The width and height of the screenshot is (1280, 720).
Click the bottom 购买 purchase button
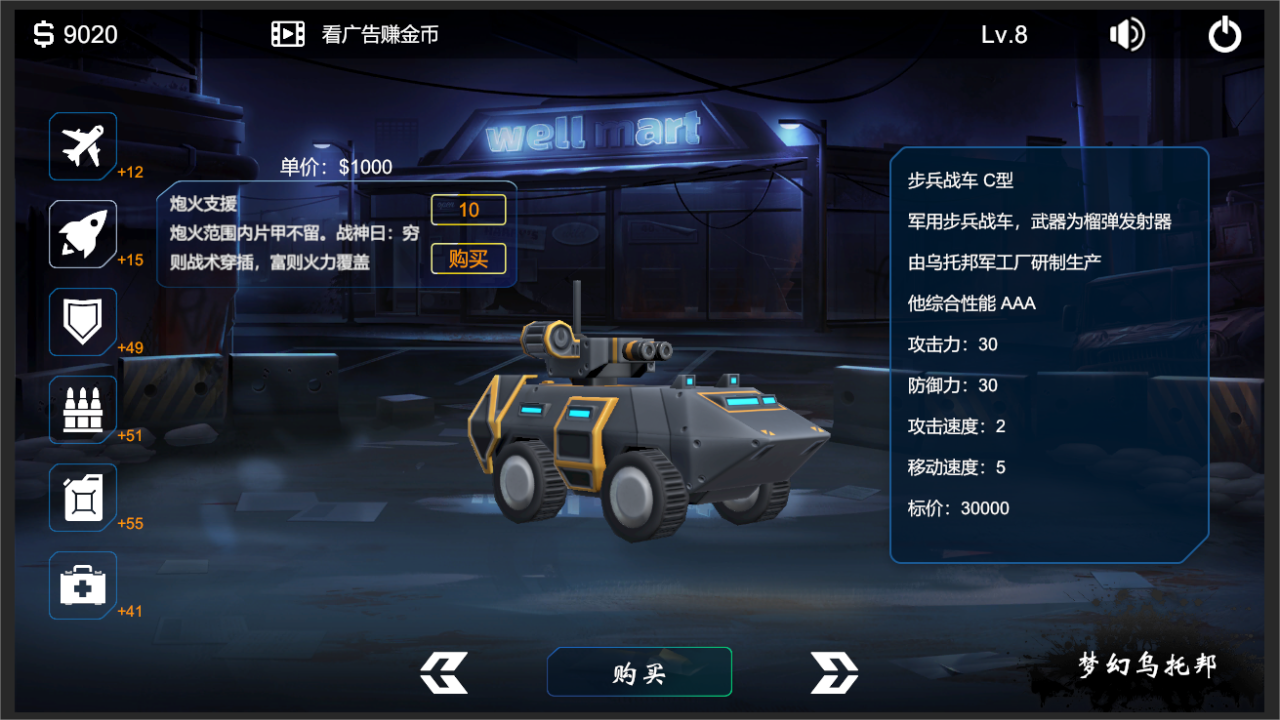click(x=639, y=672)
